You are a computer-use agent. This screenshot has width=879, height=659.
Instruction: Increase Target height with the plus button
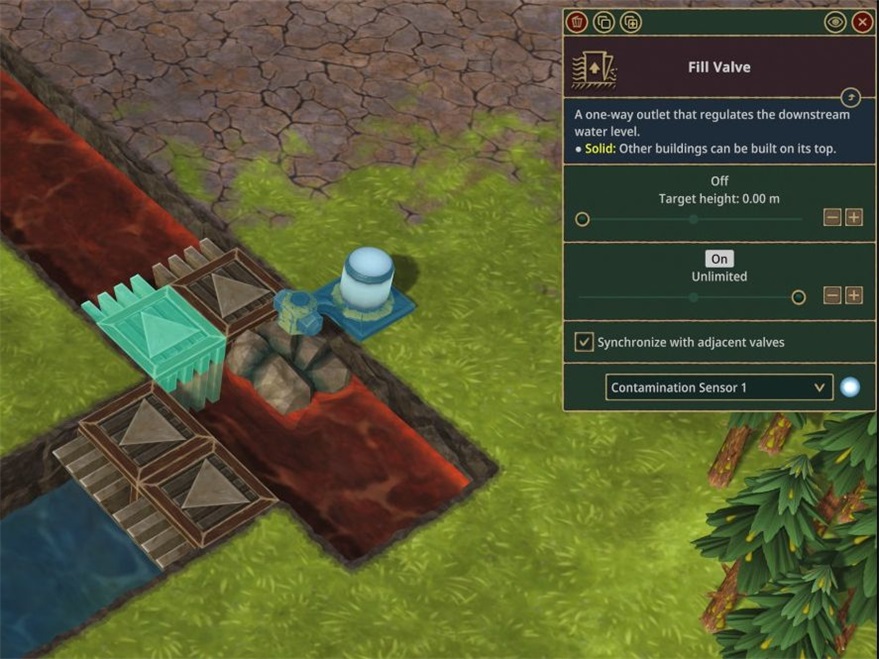[x=854, y=218]
